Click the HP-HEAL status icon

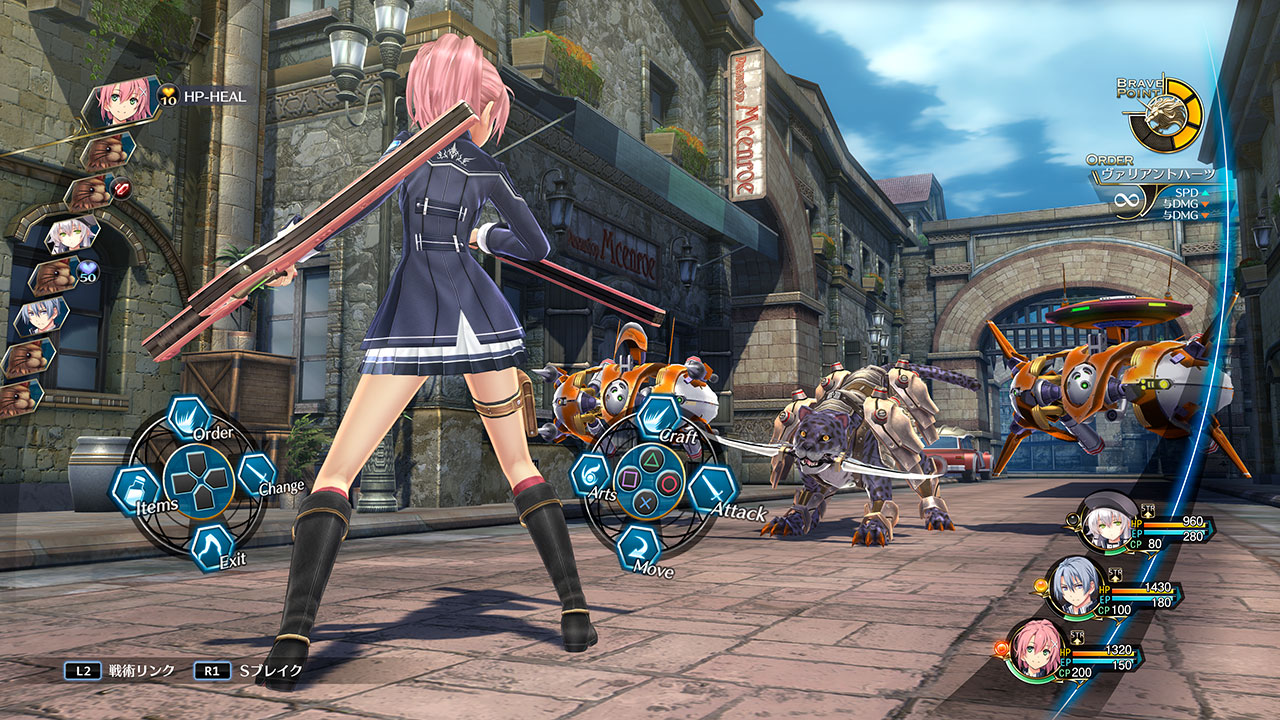click(170, 96)
